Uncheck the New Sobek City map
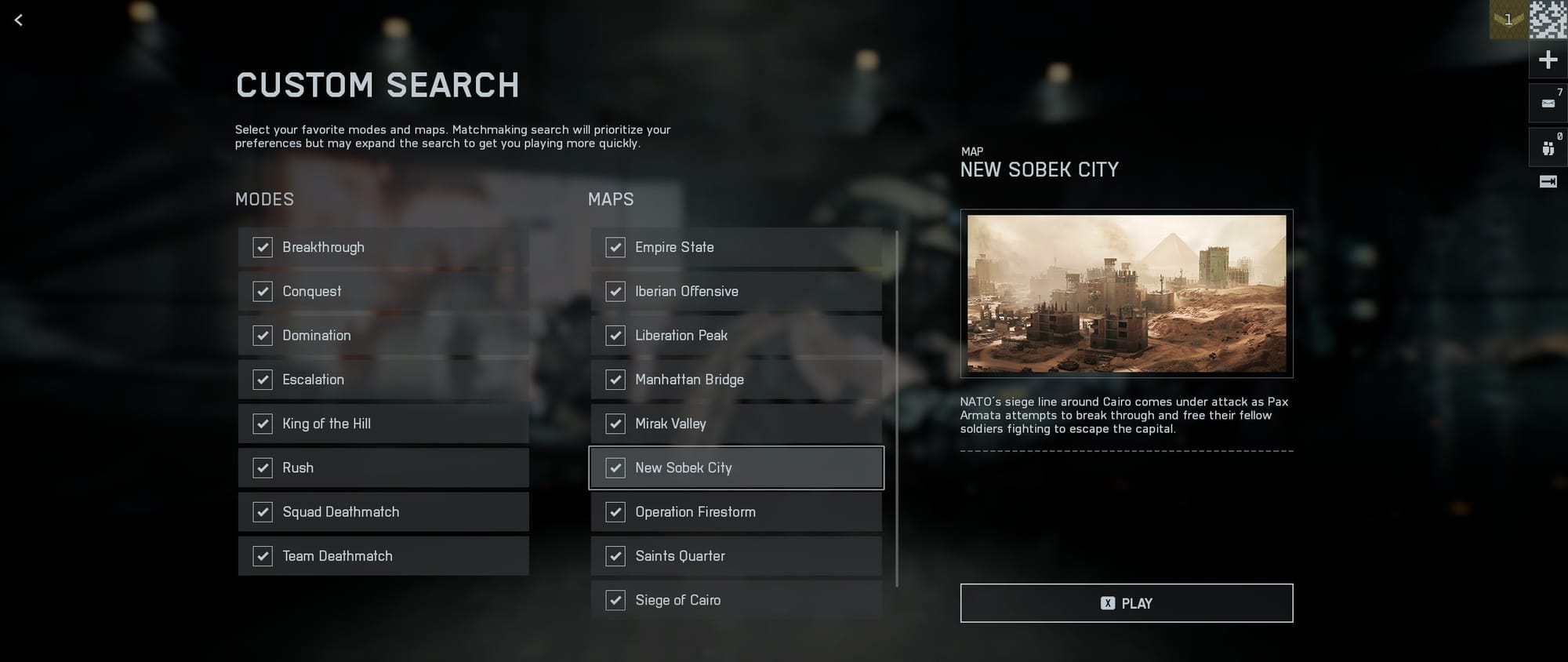 click(x=615, y=468)
